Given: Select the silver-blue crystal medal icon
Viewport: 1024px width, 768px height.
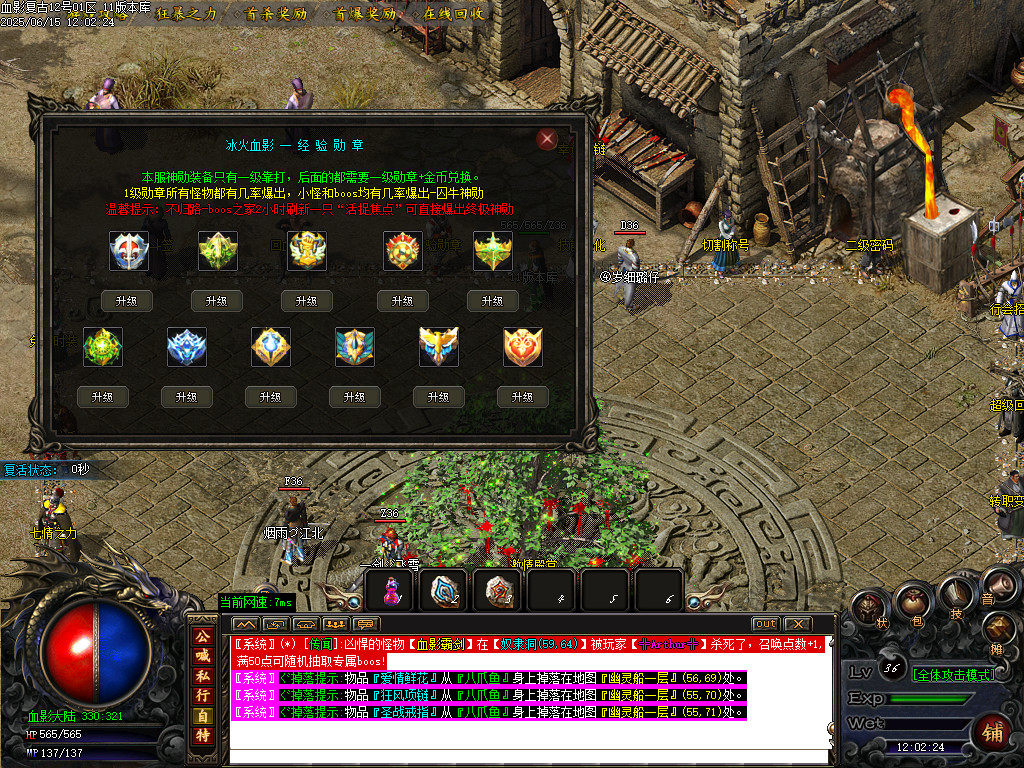Looking at the screenshot, I should tap(187, 346).
